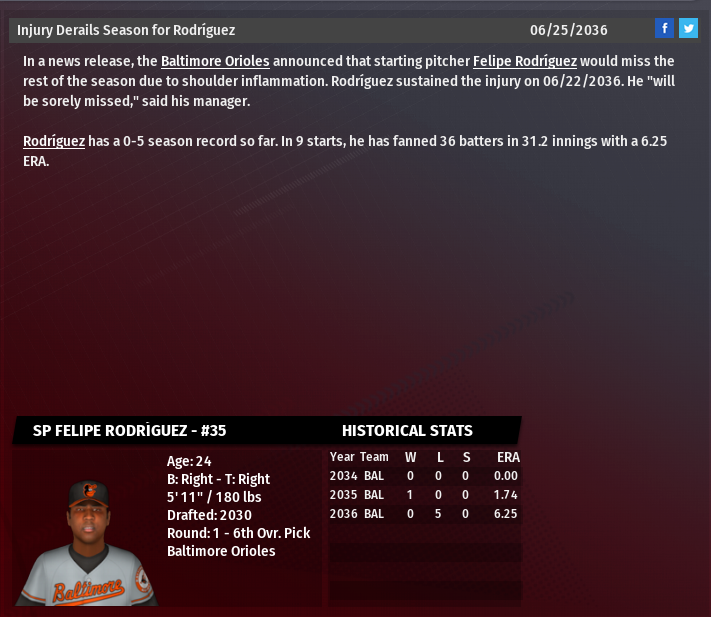
Task: Click the underlined Rodríguez season record link
Action: (x=53, y=141)
